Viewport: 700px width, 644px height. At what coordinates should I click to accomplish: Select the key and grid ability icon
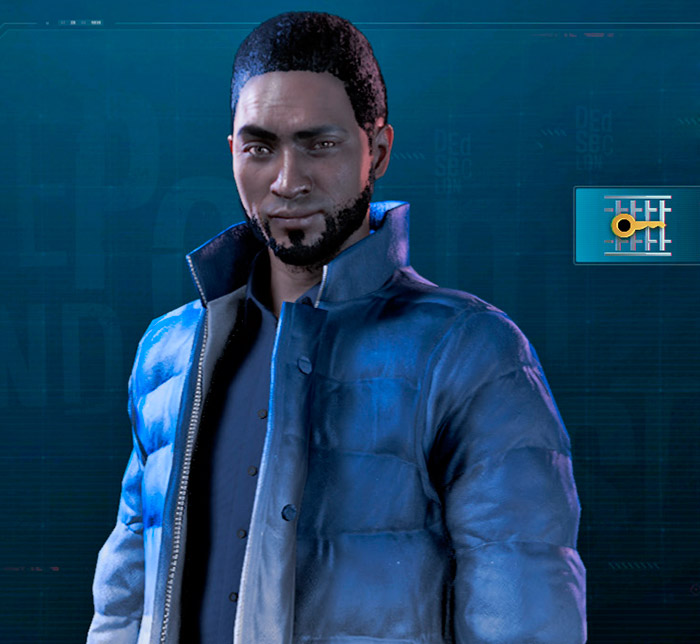tap(637, 225)
